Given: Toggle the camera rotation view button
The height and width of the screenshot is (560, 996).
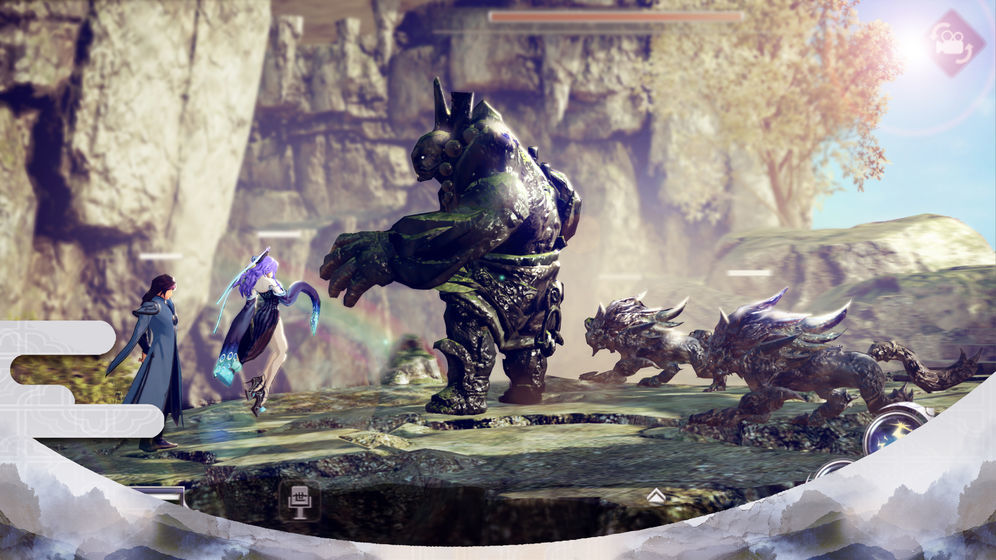Looking at the screenshot, I should (x=954, y=42).
